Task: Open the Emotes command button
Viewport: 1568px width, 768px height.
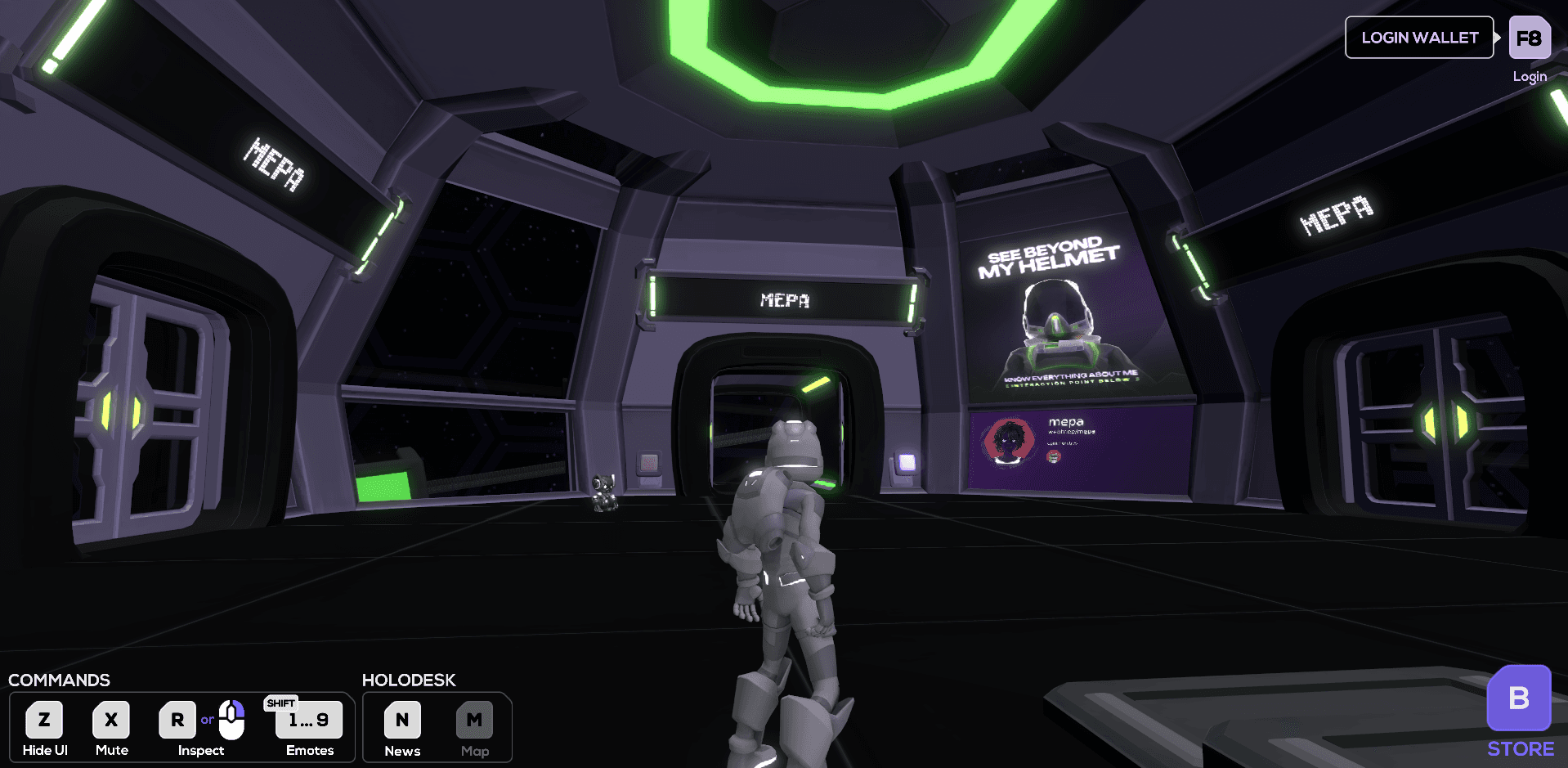Action: coord(308,721)
